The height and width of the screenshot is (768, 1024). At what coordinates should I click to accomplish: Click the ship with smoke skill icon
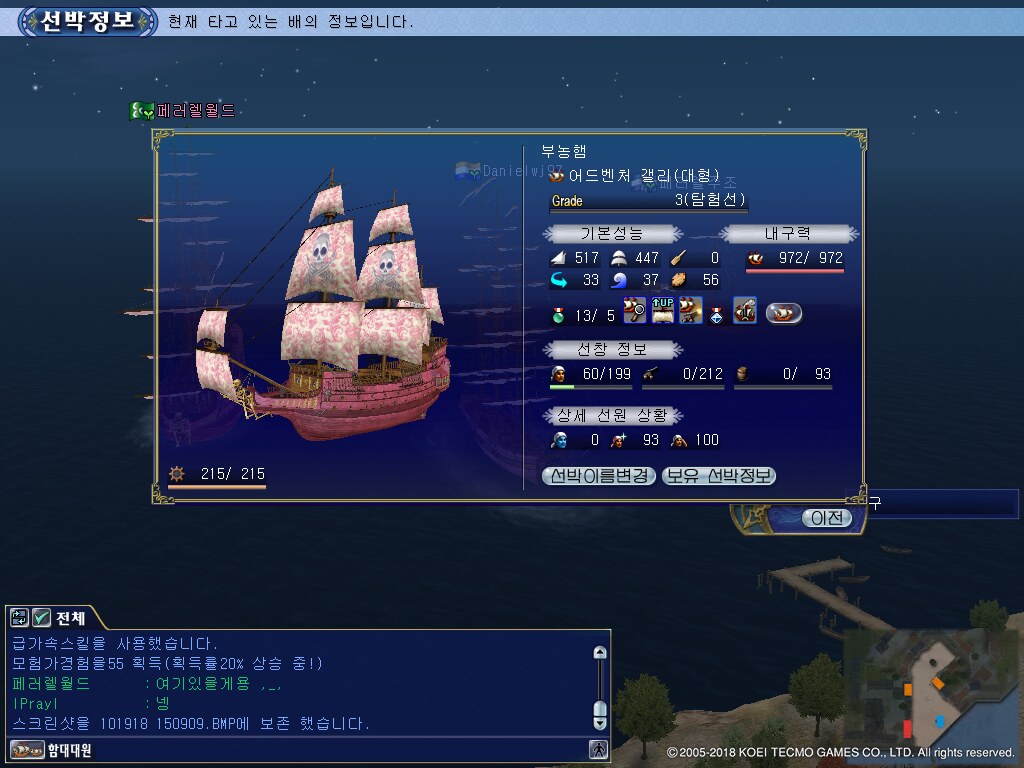(745, 311)
